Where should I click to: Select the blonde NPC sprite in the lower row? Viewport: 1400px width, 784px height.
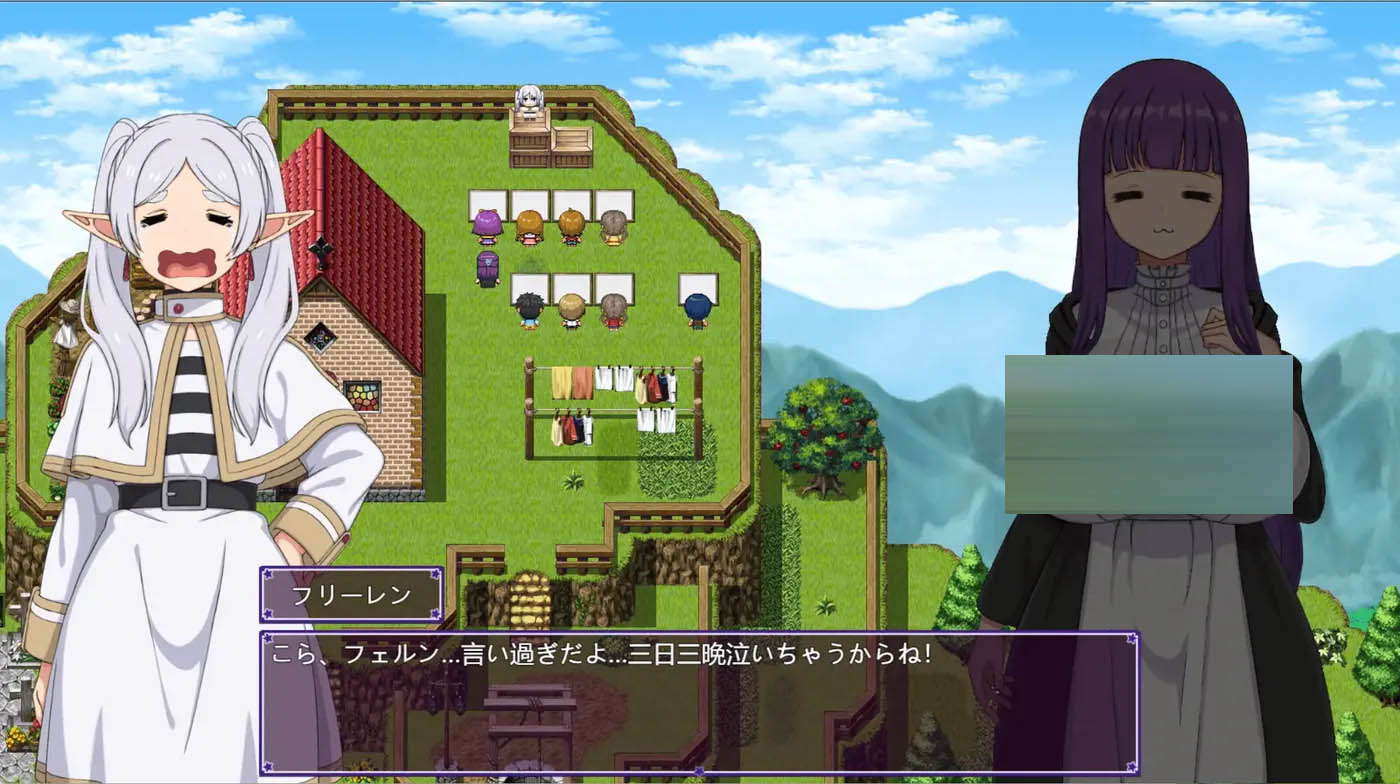pos(571,309)
